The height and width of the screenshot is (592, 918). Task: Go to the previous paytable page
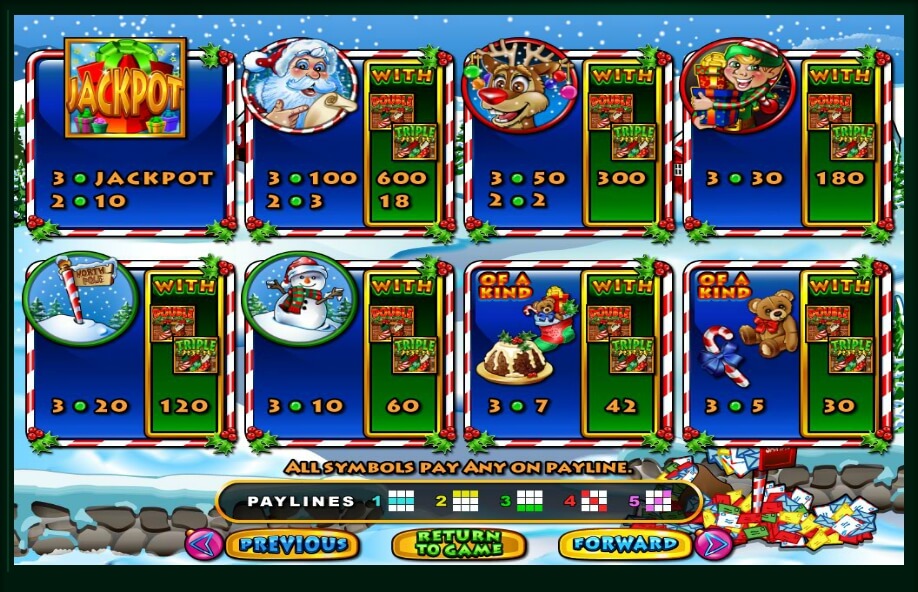[x=294, y=544]
